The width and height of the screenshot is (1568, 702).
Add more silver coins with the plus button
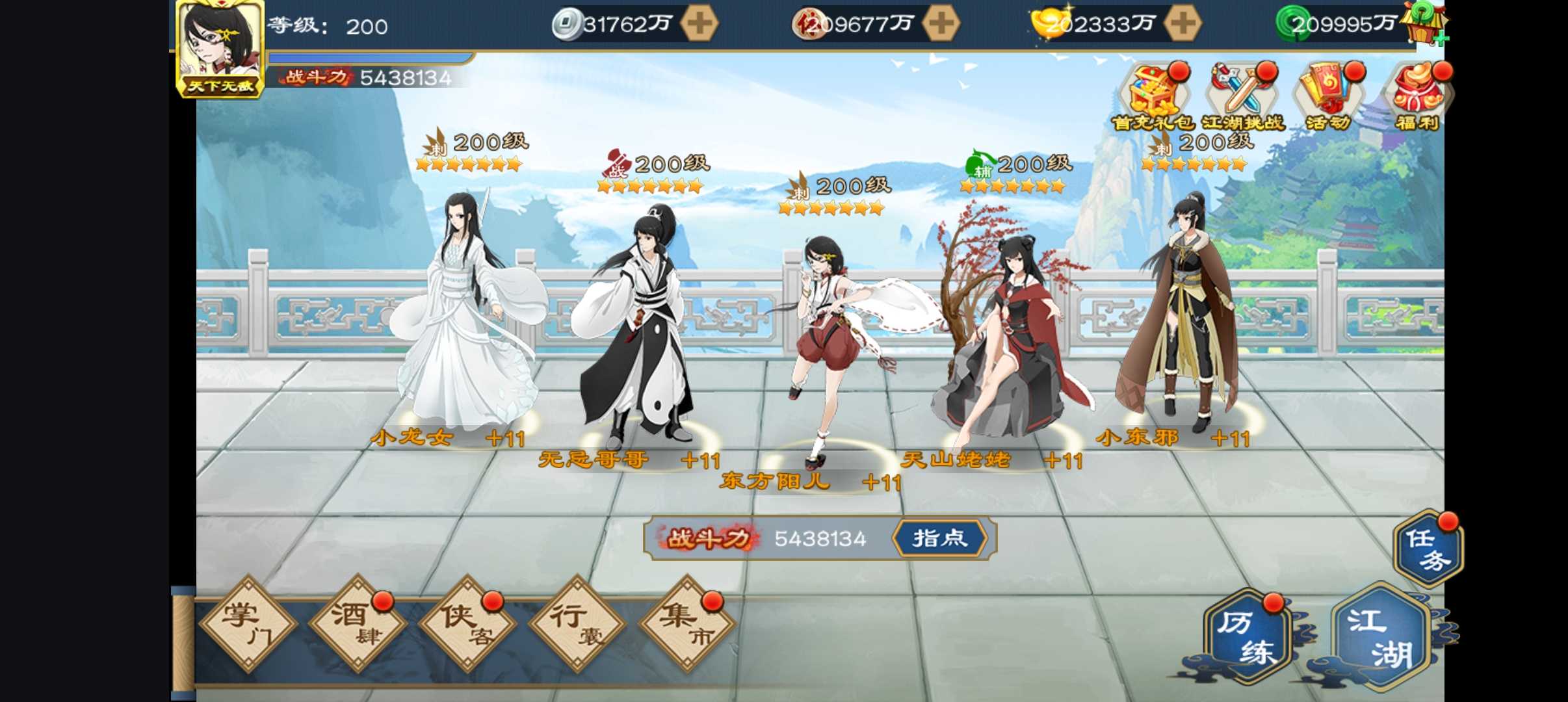click(x=699, y=24)
